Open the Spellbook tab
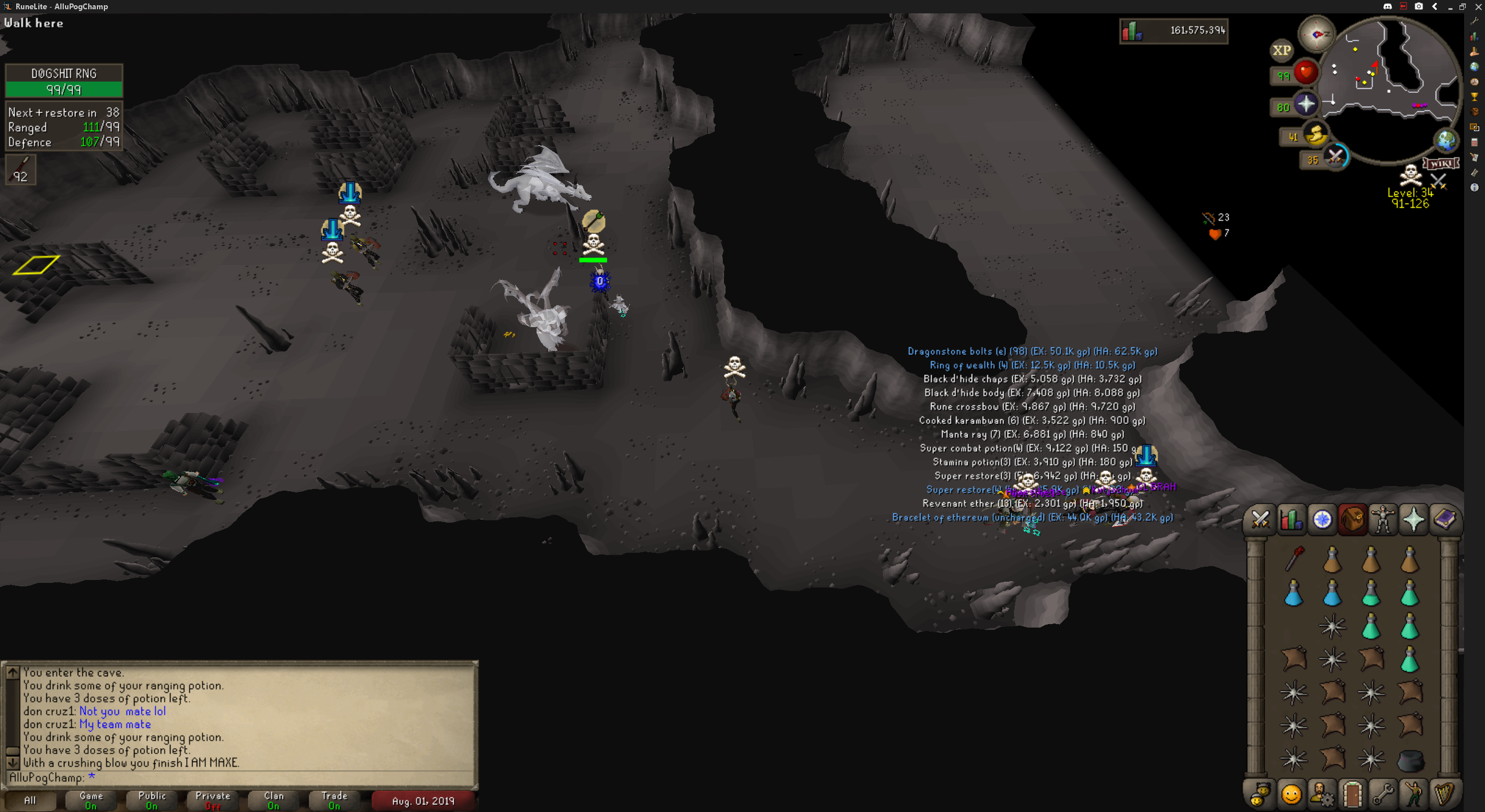1485x812 pixels. (x=1444, y=519)
